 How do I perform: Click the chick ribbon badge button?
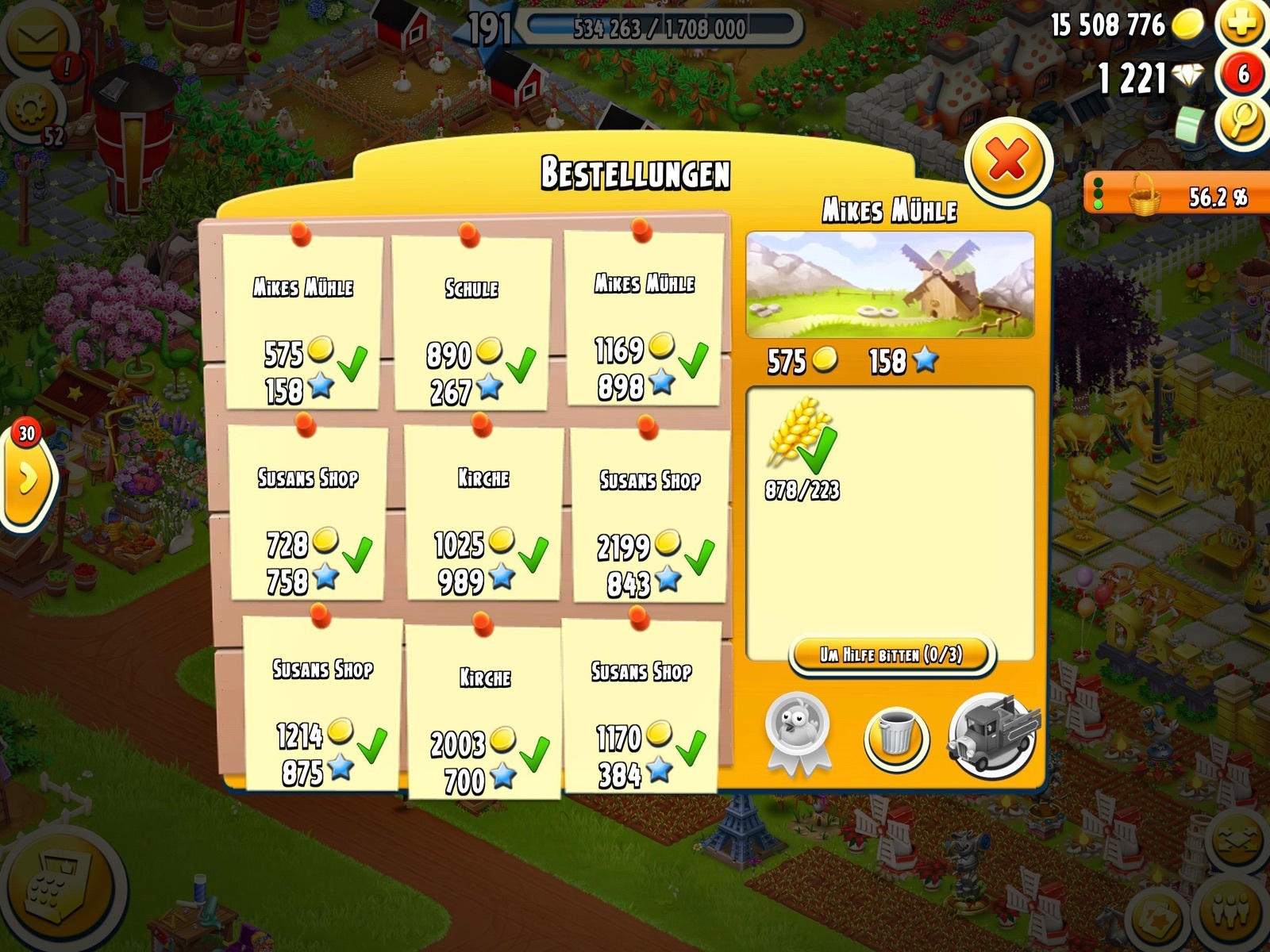[798, 731]
